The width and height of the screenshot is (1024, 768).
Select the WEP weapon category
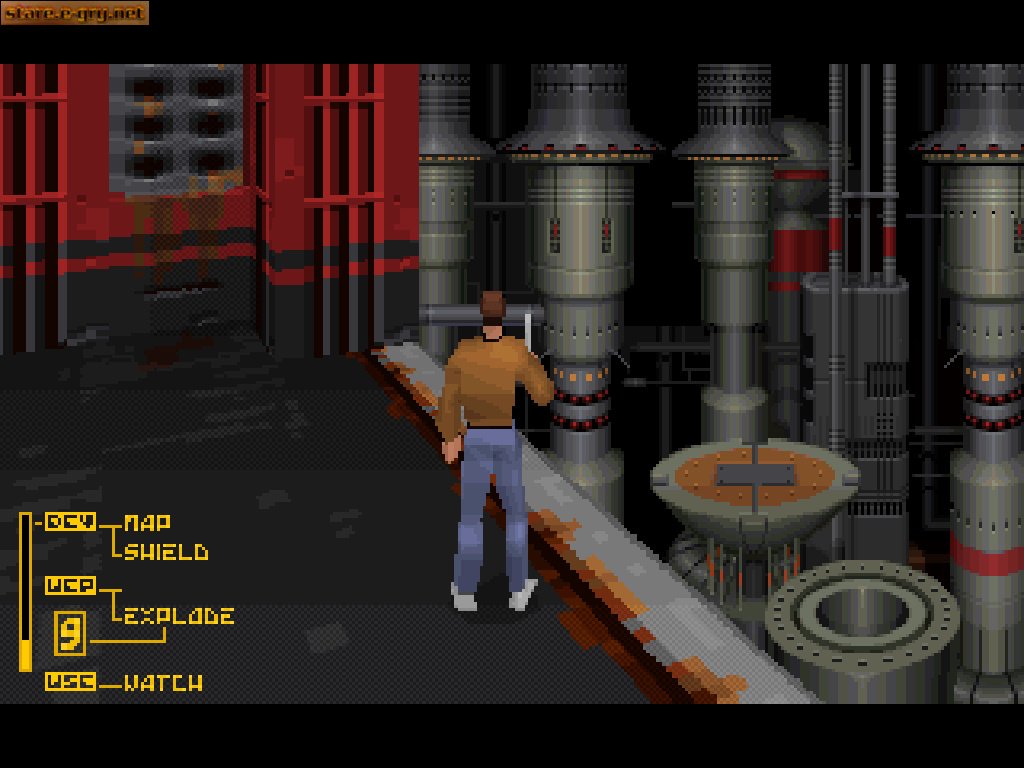pos(70,586)
